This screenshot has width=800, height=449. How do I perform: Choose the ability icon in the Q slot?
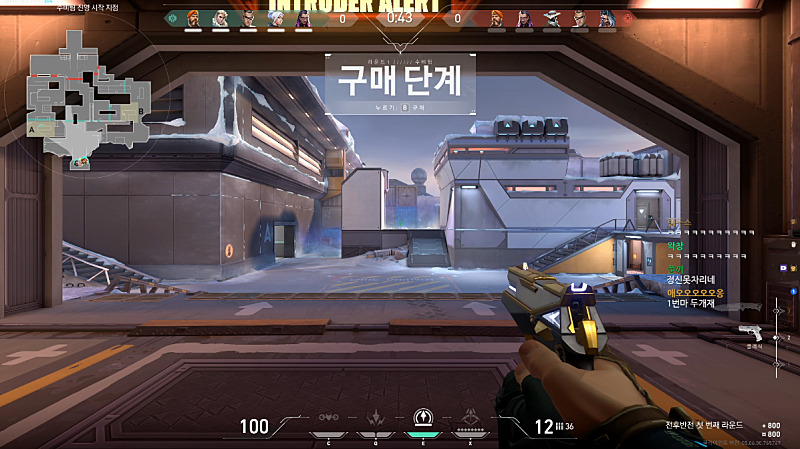pyautogui.click(x=375, y=419)
